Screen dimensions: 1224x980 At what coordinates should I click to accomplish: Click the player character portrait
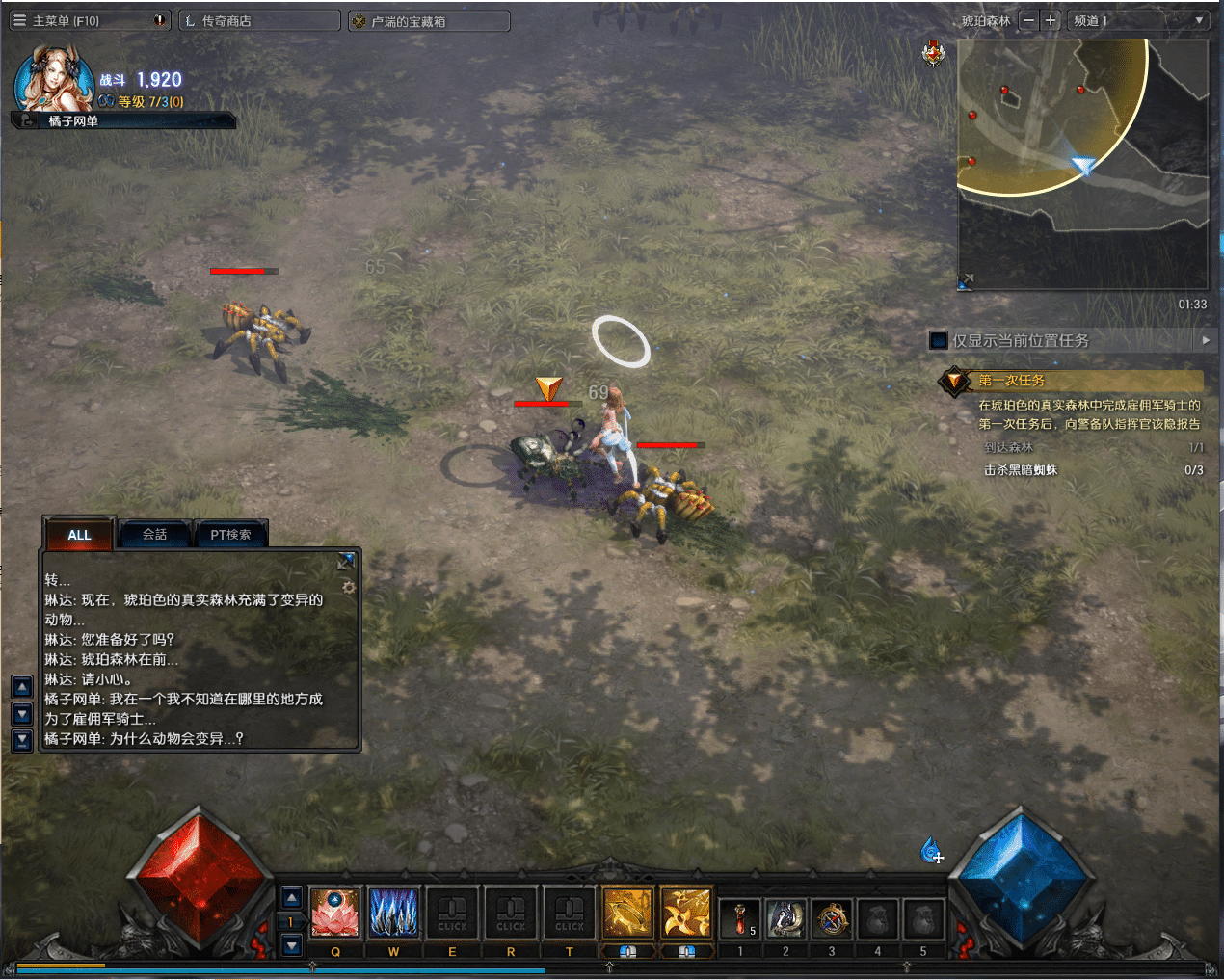pyautogui.click(x=53, y=79)
